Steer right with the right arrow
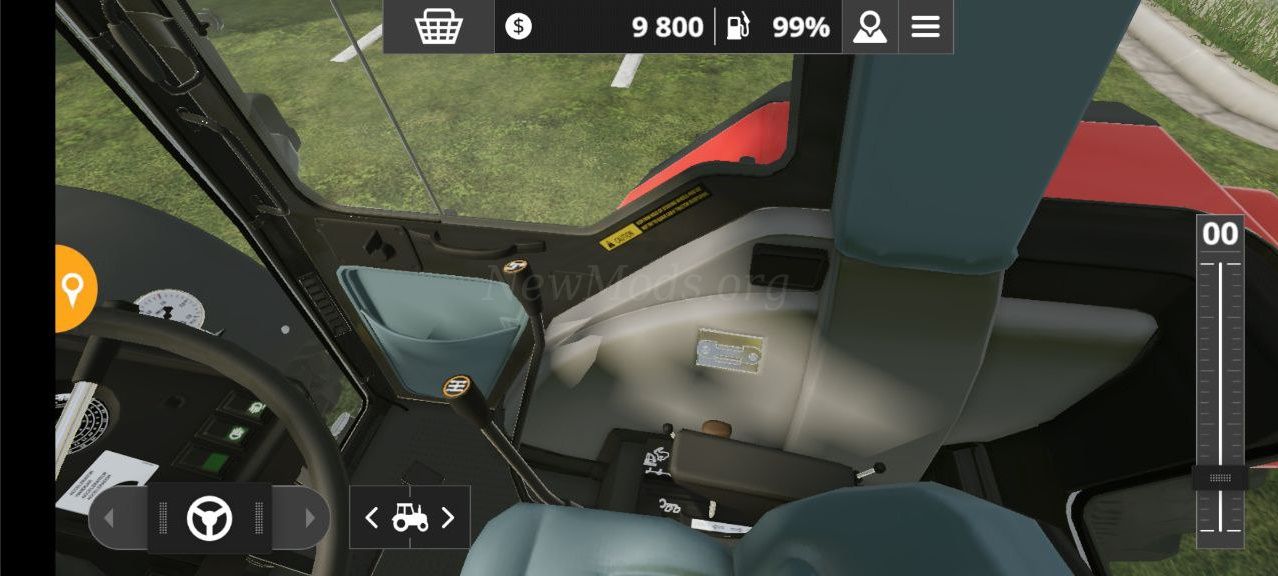This screenshot has width=1278, height=576. tap(309, 518)
